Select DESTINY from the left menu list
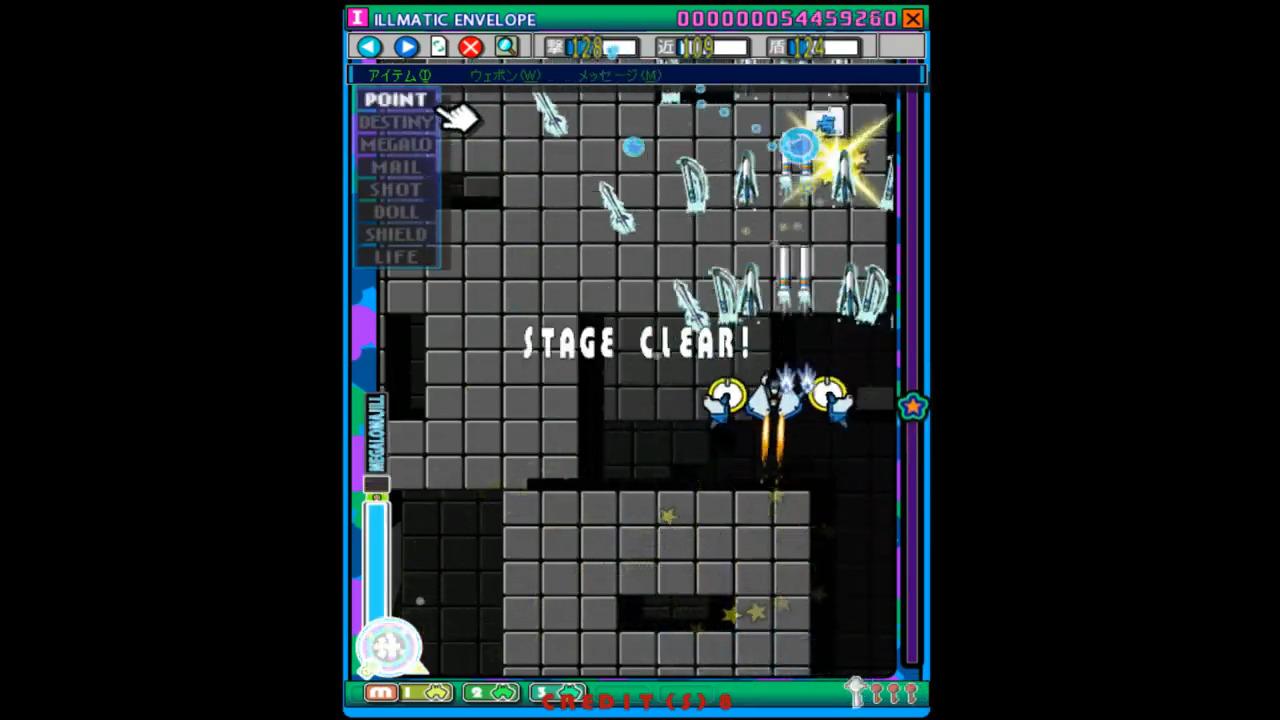The width and height of the screenshot is (1280, 720). pyautogui.click(x=396, y=121)
